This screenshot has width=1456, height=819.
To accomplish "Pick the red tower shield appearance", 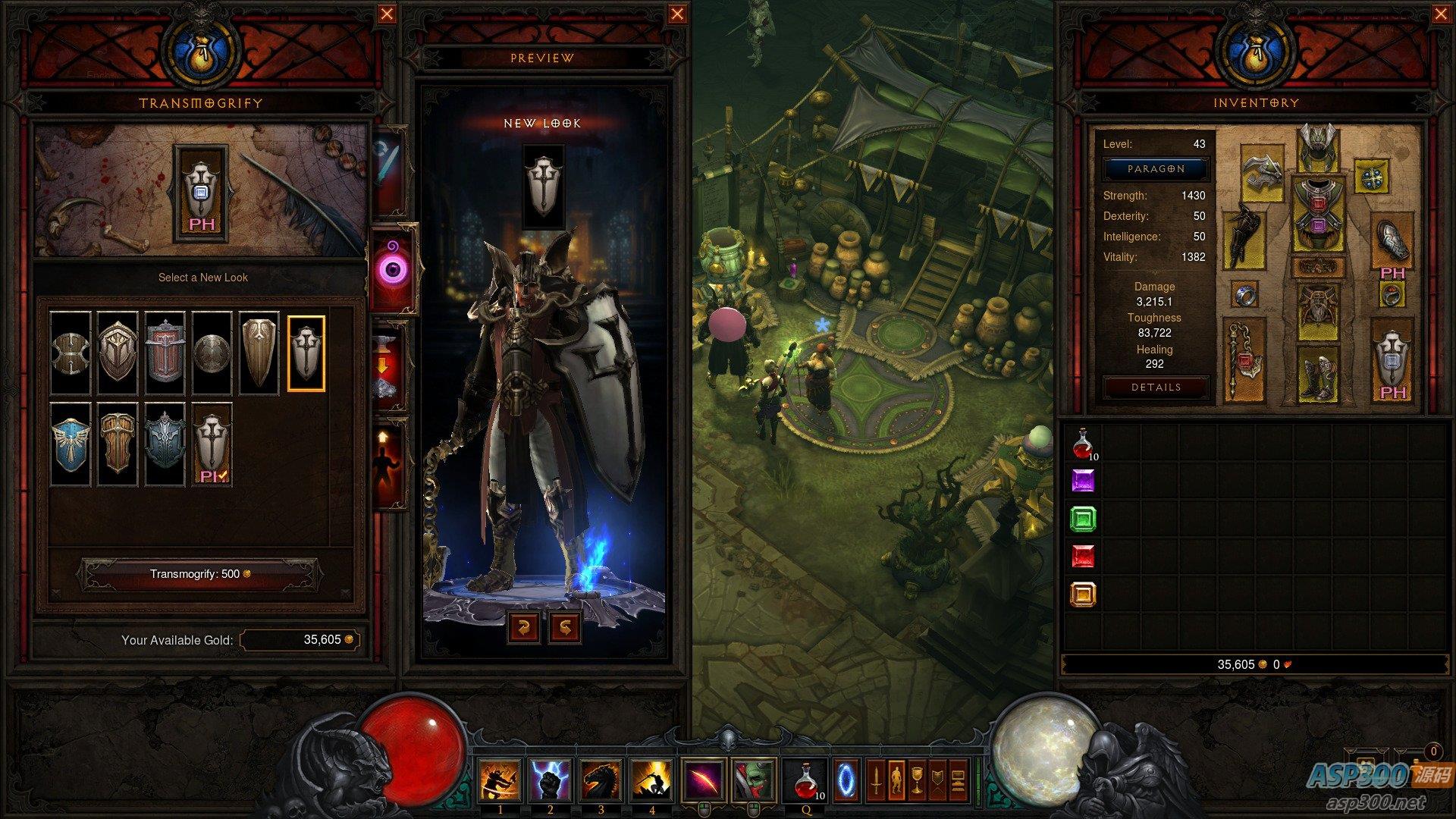I will pyautogui.click(x=165, y=353).
